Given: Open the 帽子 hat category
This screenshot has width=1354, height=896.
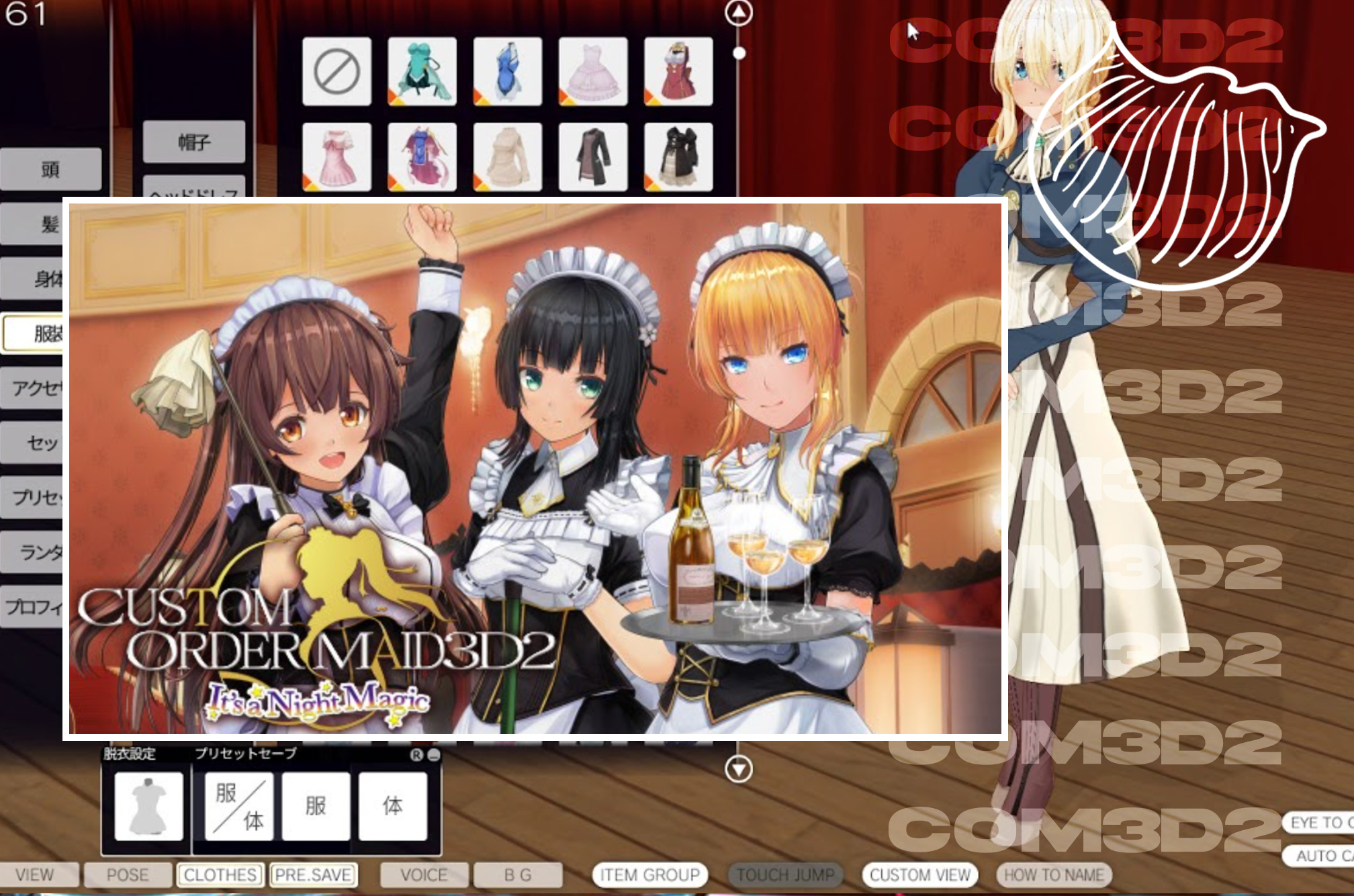Looking at the screenshot, I should [x=194, y=142].
